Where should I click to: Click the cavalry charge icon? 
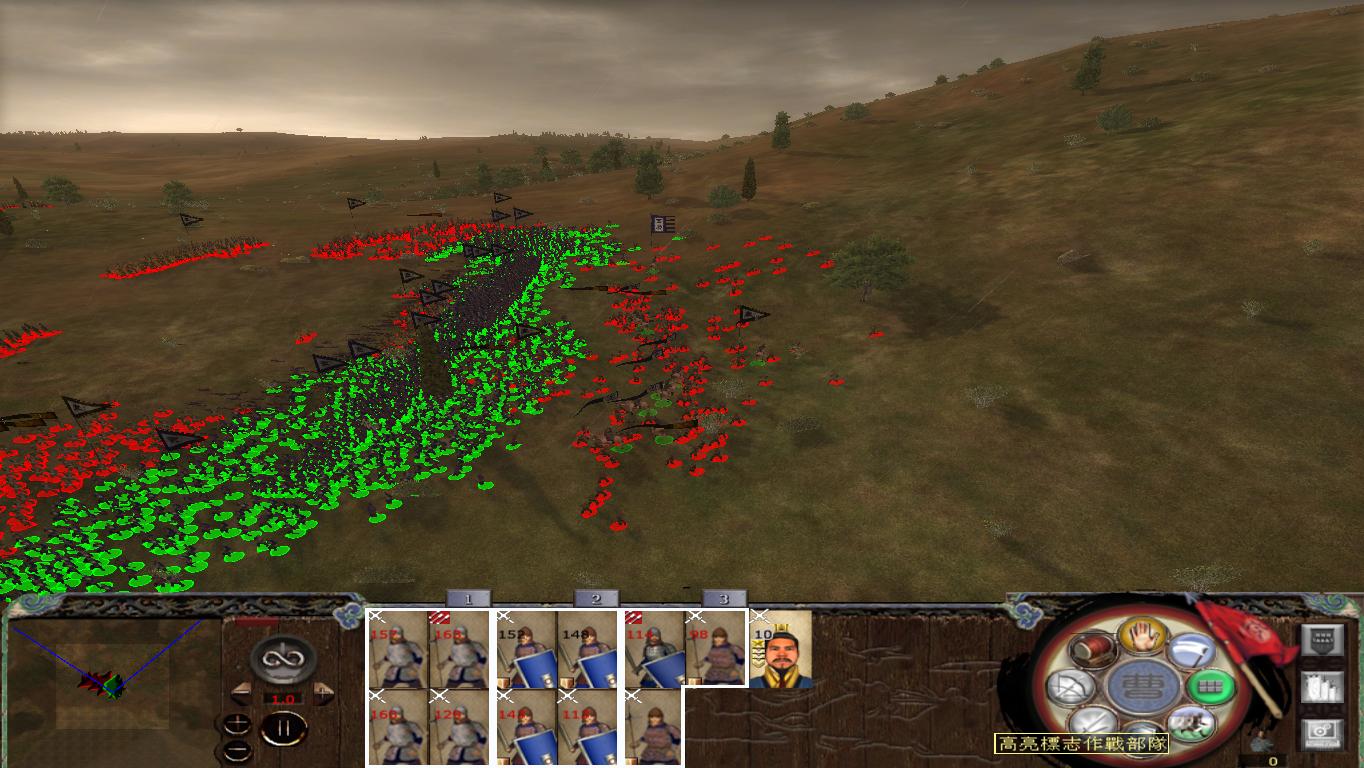(1189, 722)
